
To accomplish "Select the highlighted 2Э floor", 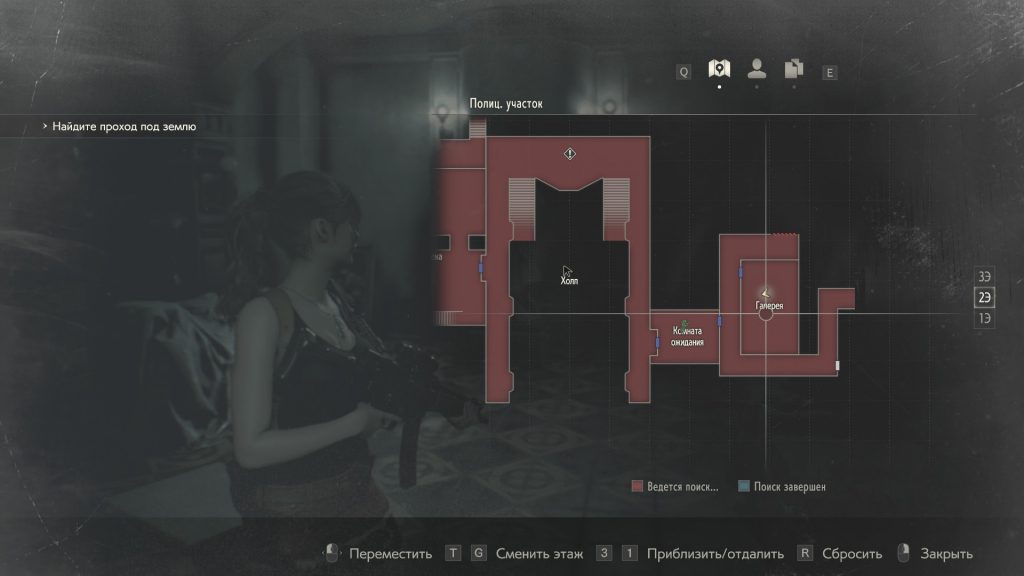I will tap(985, 297).
